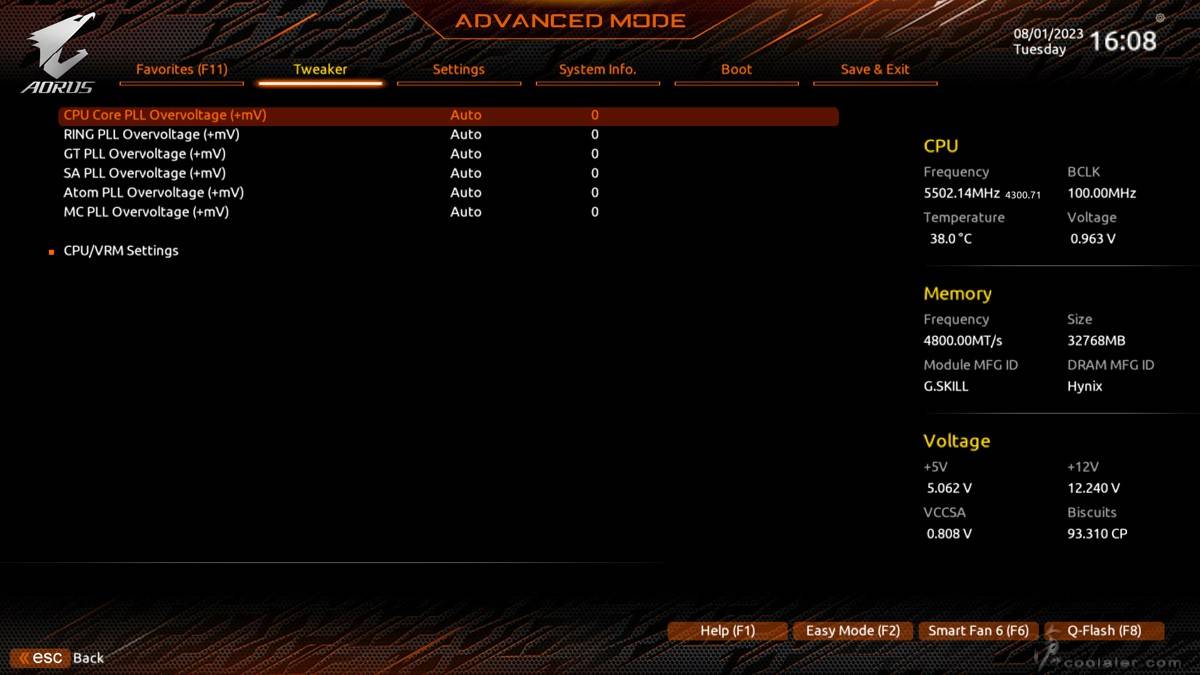Viewport: 1200px width, 675px height.
Task: Launch Smart Fan 6 (F6)
Action: click(x=978, y=631)
